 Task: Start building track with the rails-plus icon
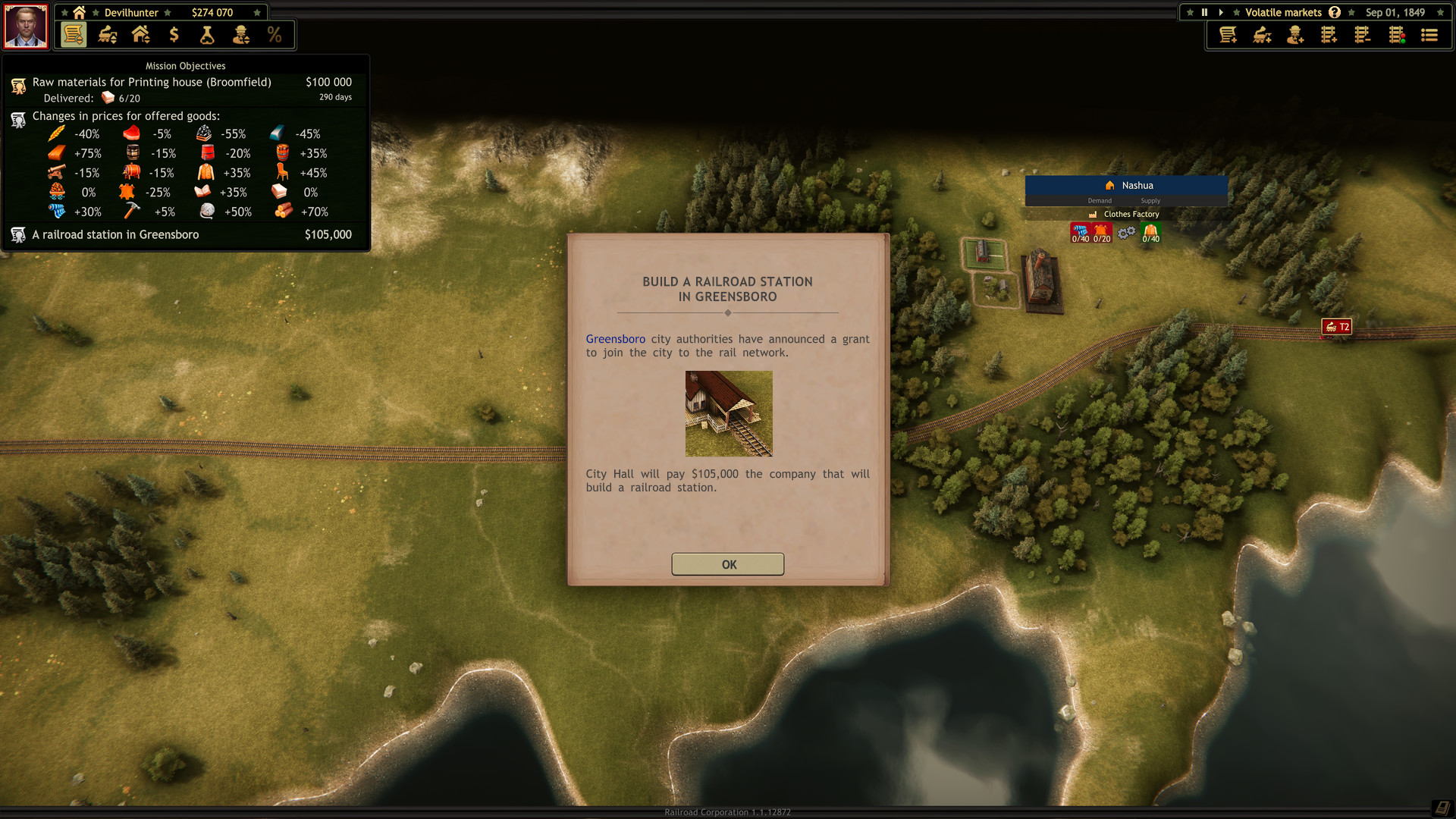1329,35
